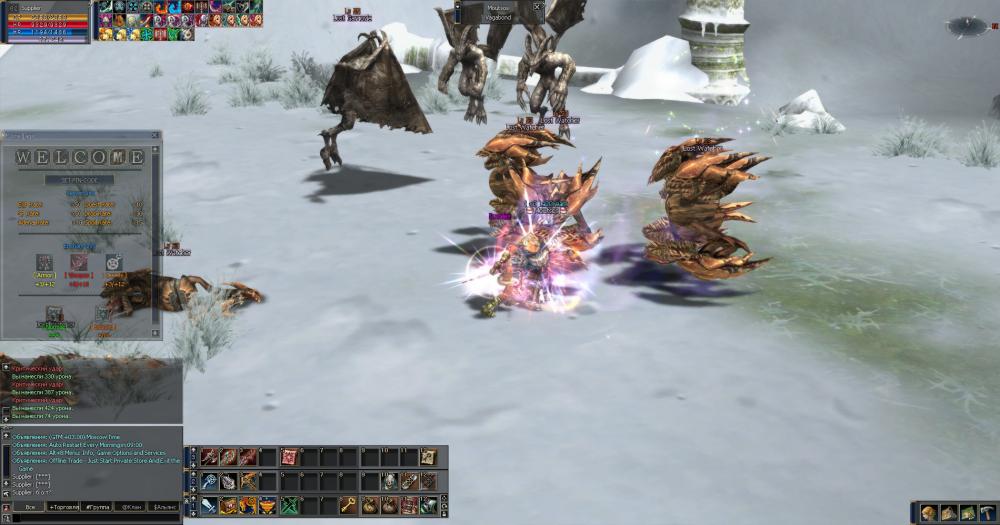Click the Set PIN-code button
1000x525 pixels.
pyautogui.click(x=79, y=180)
